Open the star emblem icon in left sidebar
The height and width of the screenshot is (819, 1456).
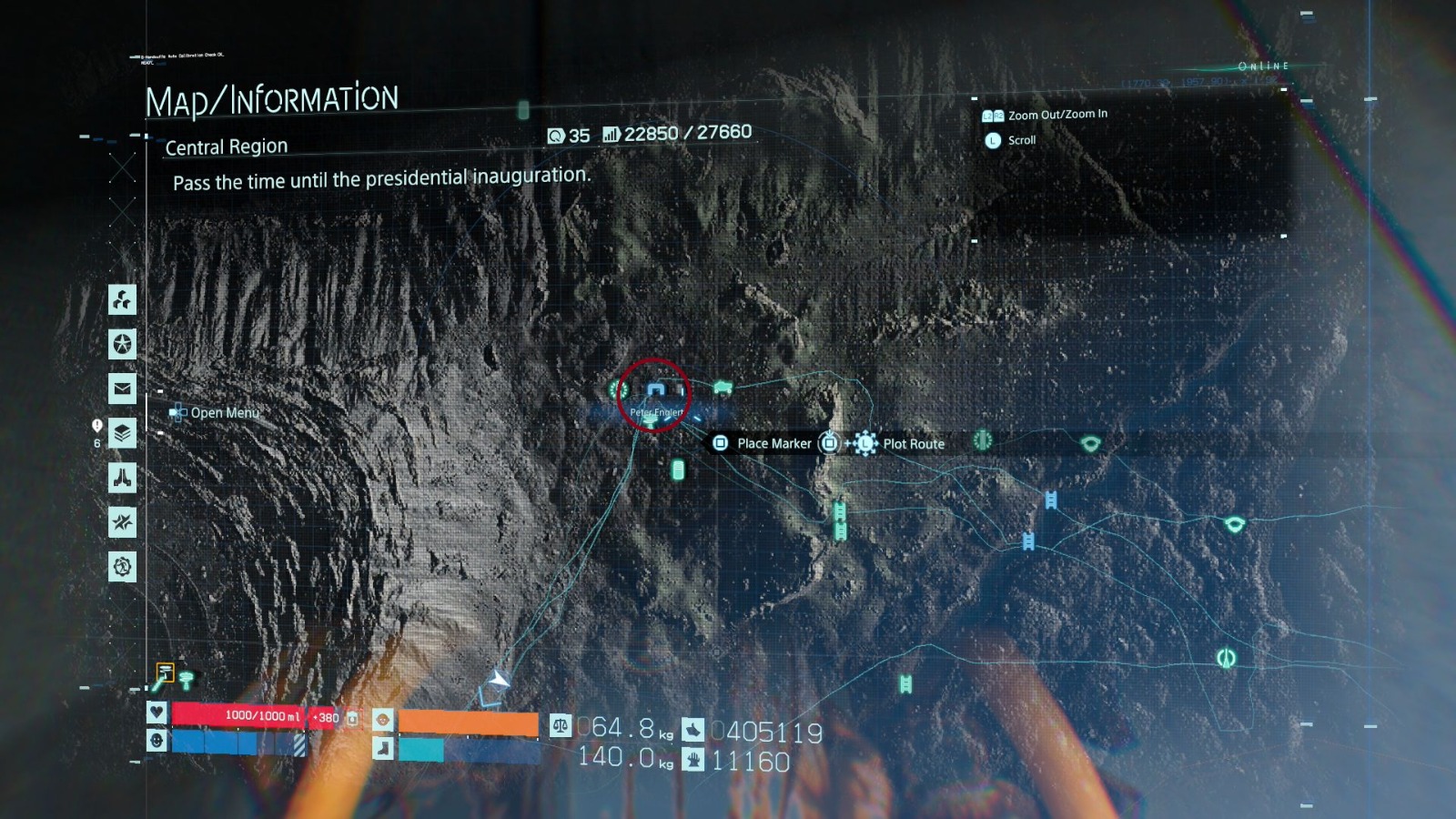(x=122, y=345)
